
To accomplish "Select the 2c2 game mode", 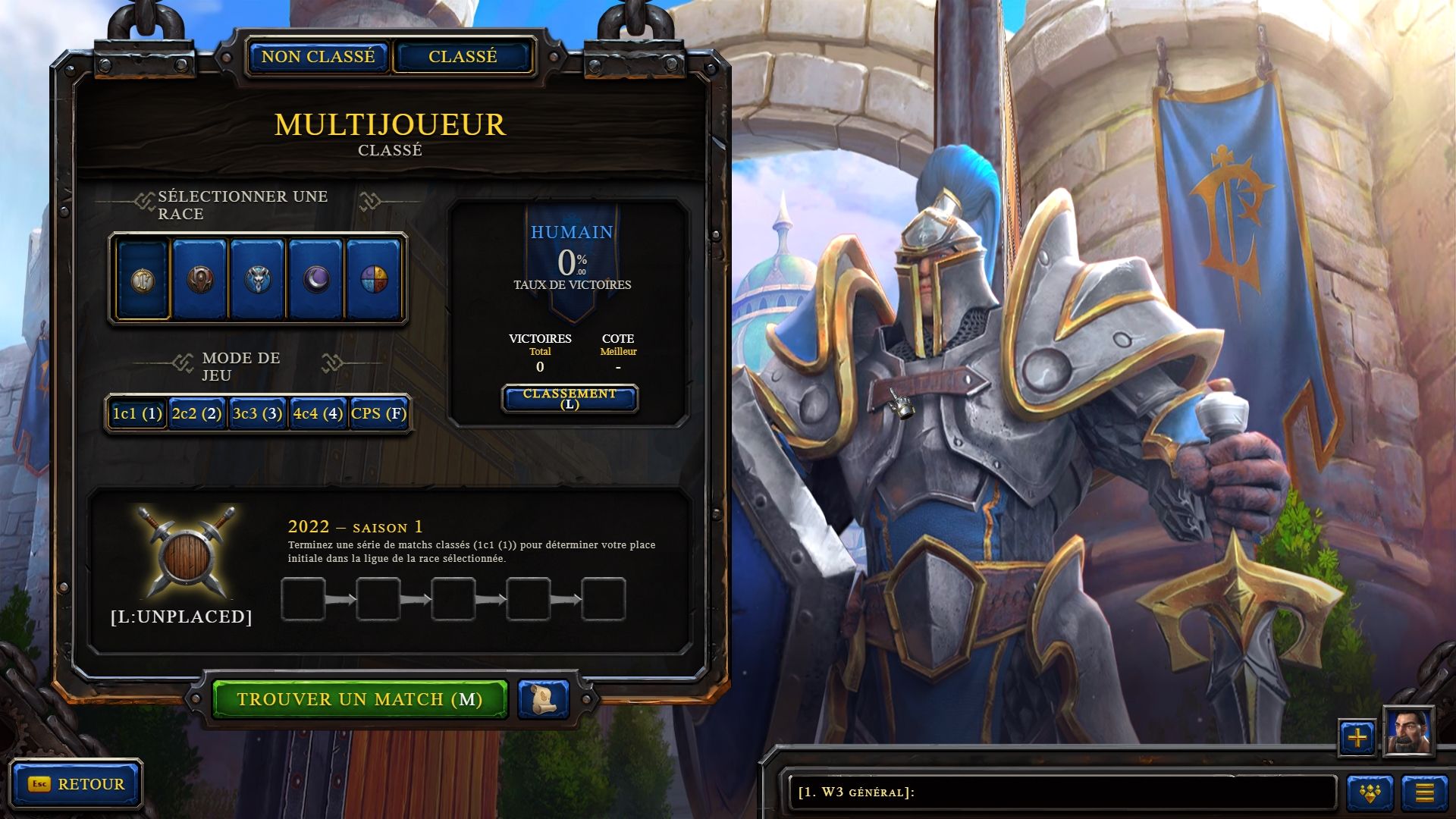I will [x=197, y=413].
